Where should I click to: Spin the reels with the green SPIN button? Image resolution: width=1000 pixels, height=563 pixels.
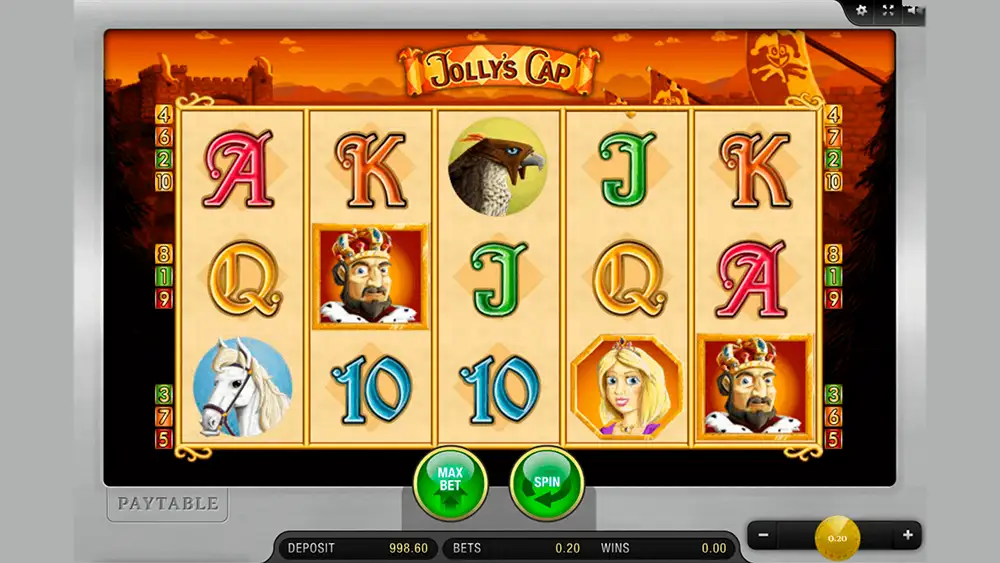click(x=546, y=483)
